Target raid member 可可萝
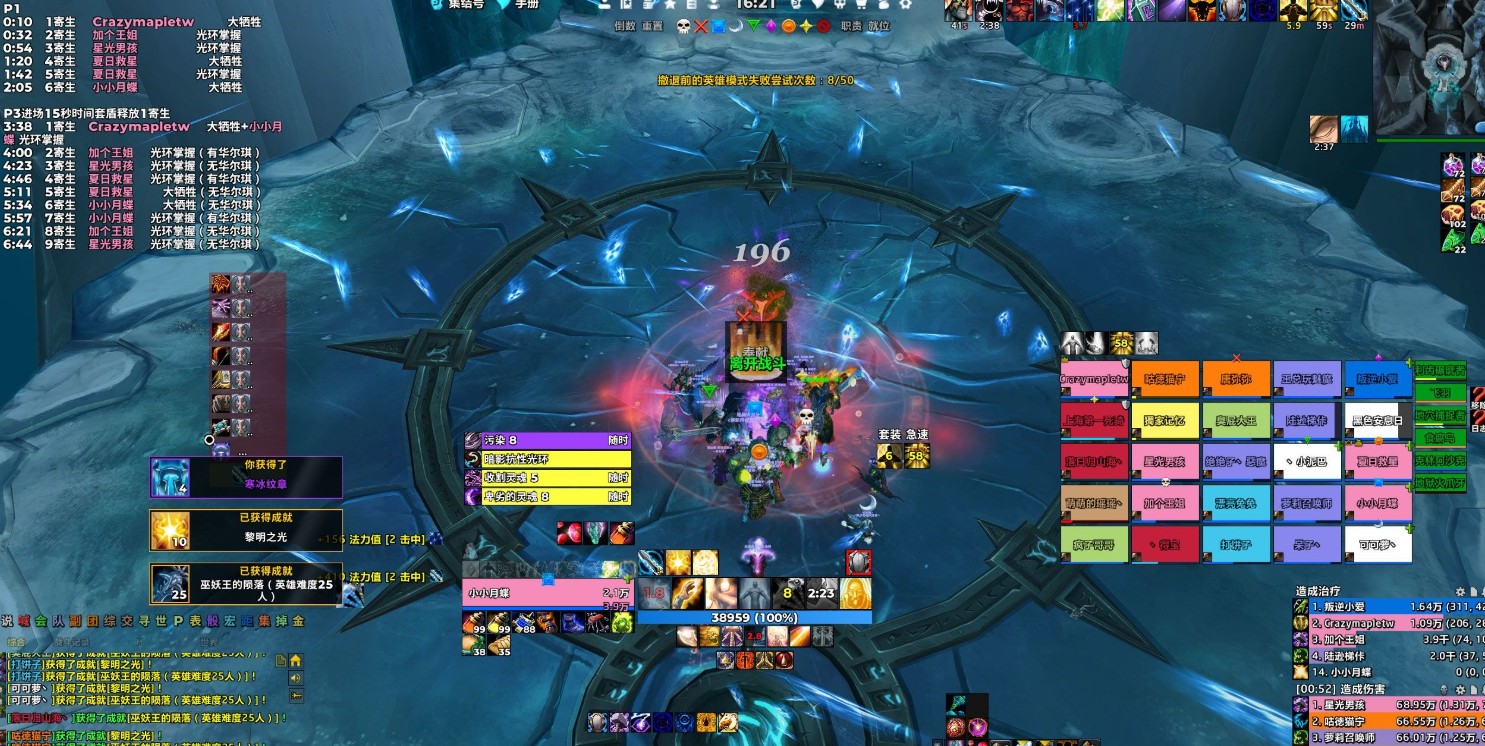 click(x=1378, y=545)
